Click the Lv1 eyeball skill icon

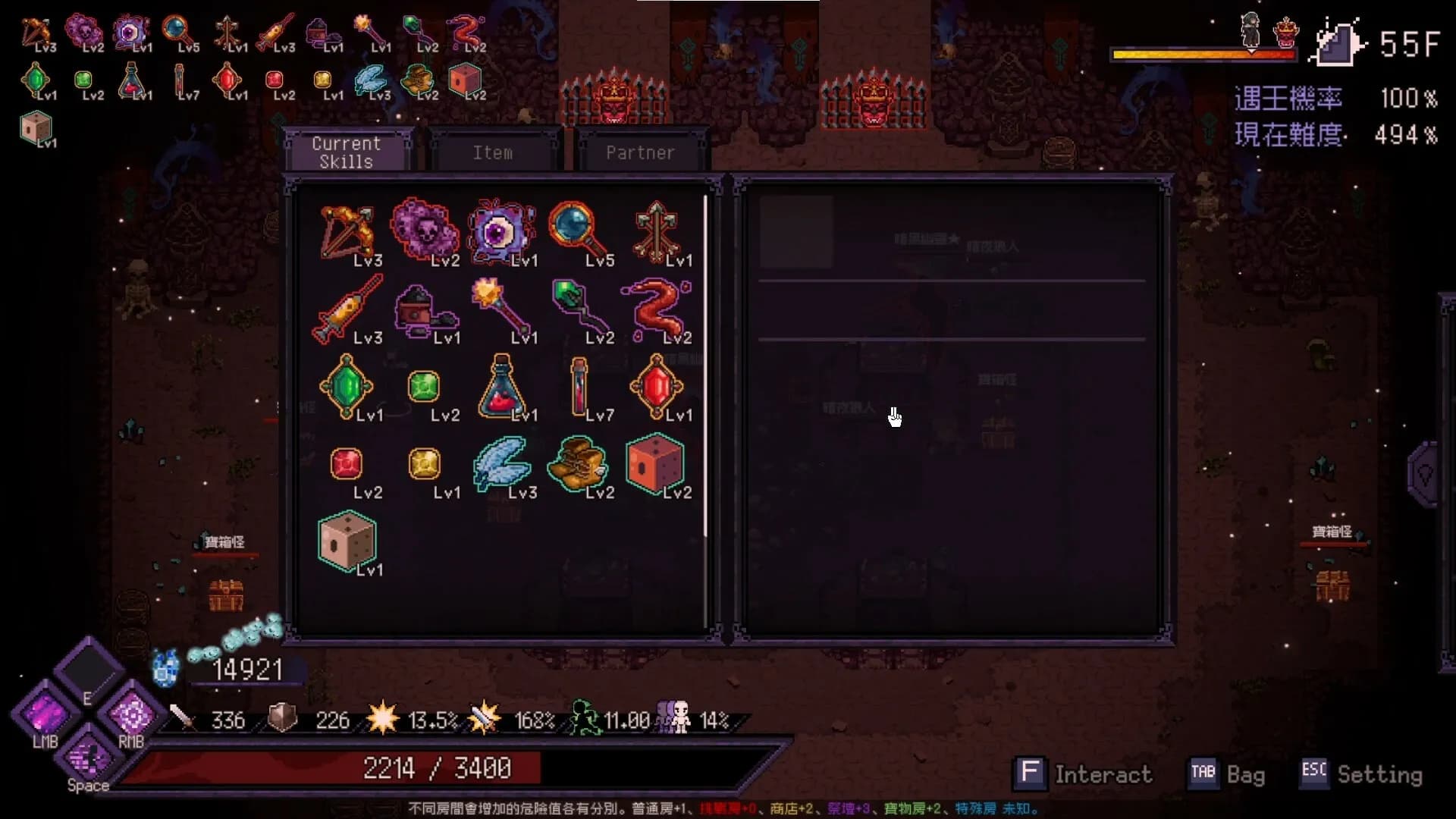500,231
